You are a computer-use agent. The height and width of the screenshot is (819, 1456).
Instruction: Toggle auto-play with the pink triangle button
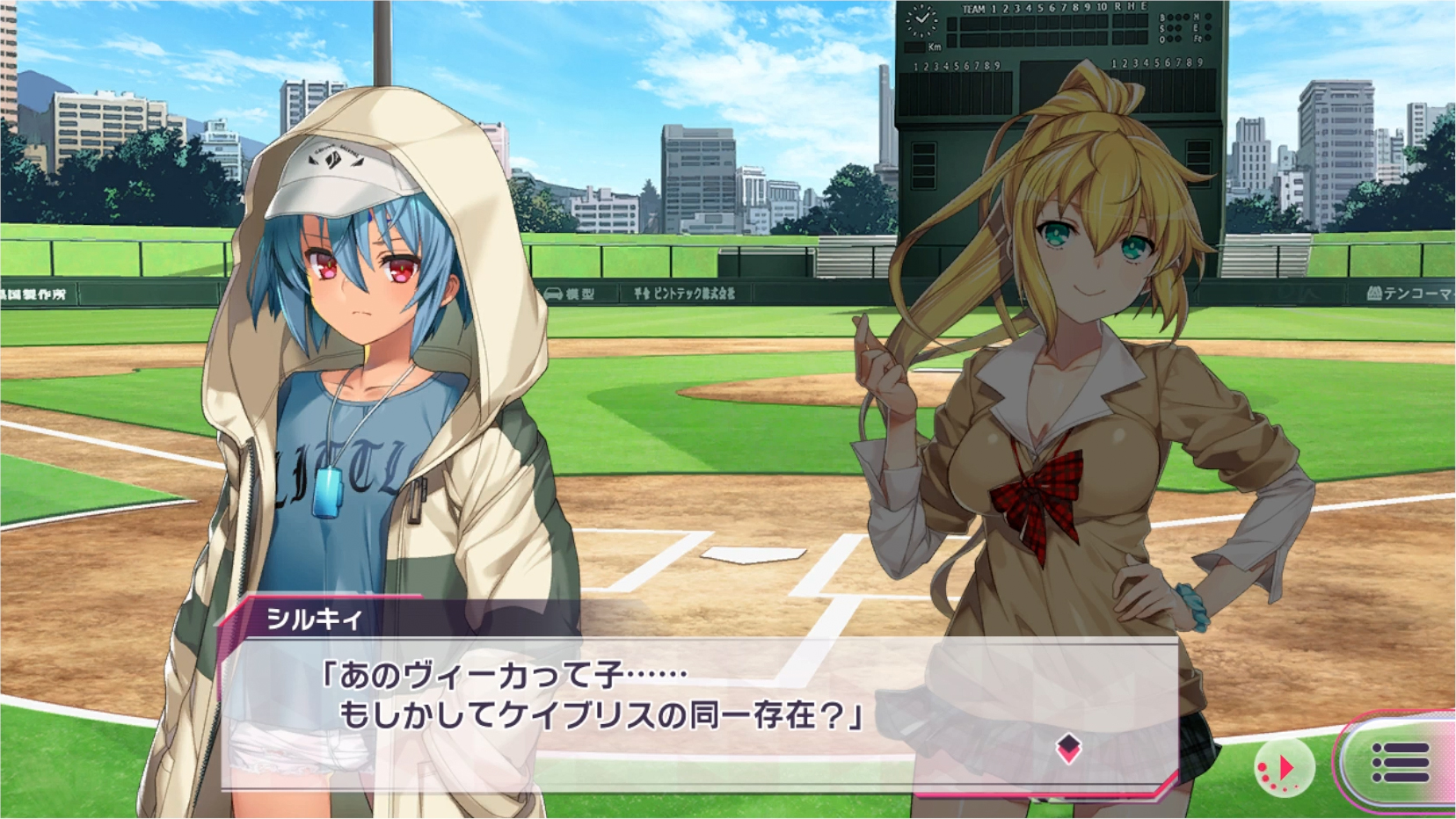[1284, 769]
